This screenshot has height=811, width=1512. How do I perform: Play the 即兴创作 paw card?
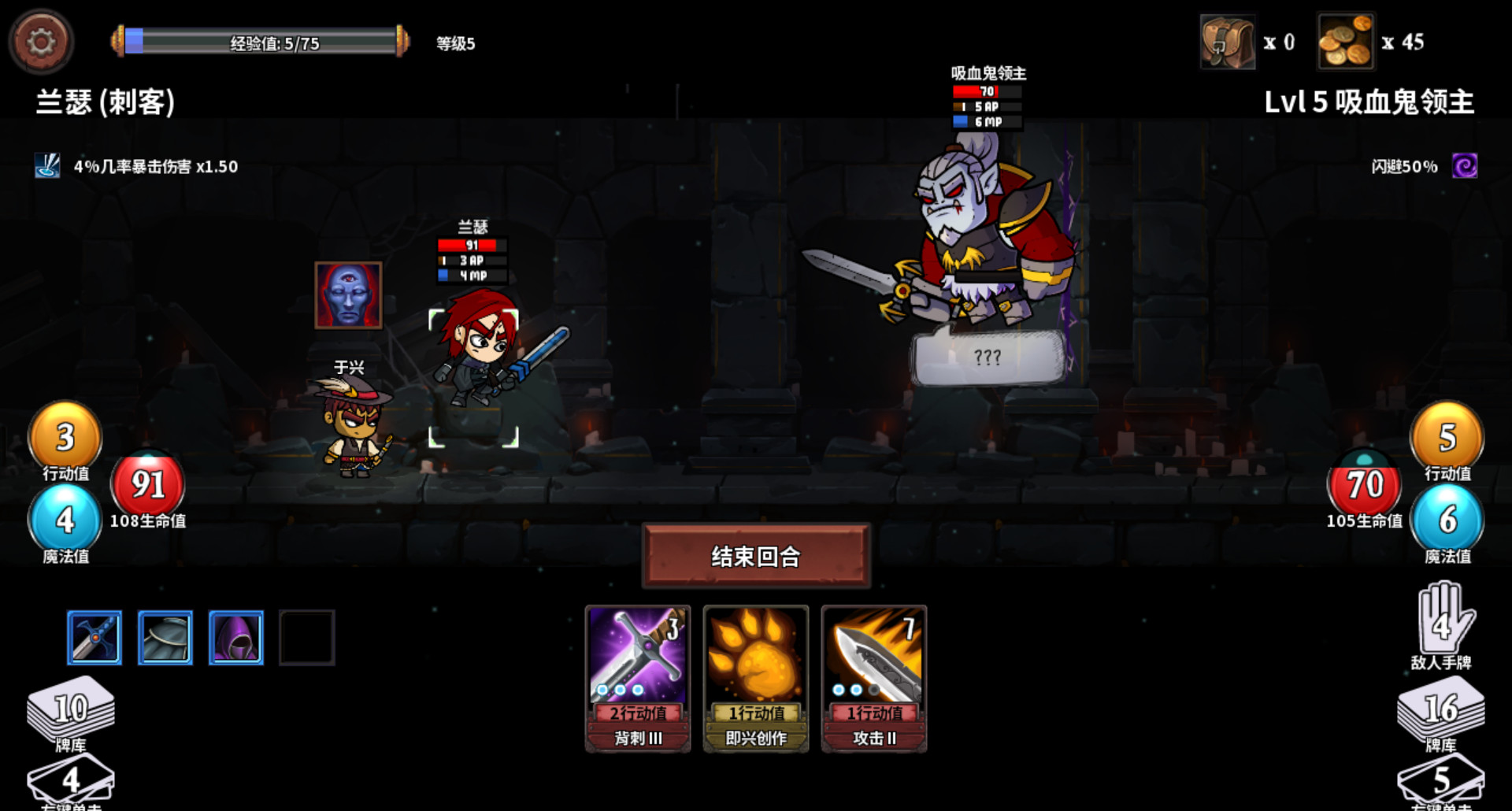tap(756, 679)
